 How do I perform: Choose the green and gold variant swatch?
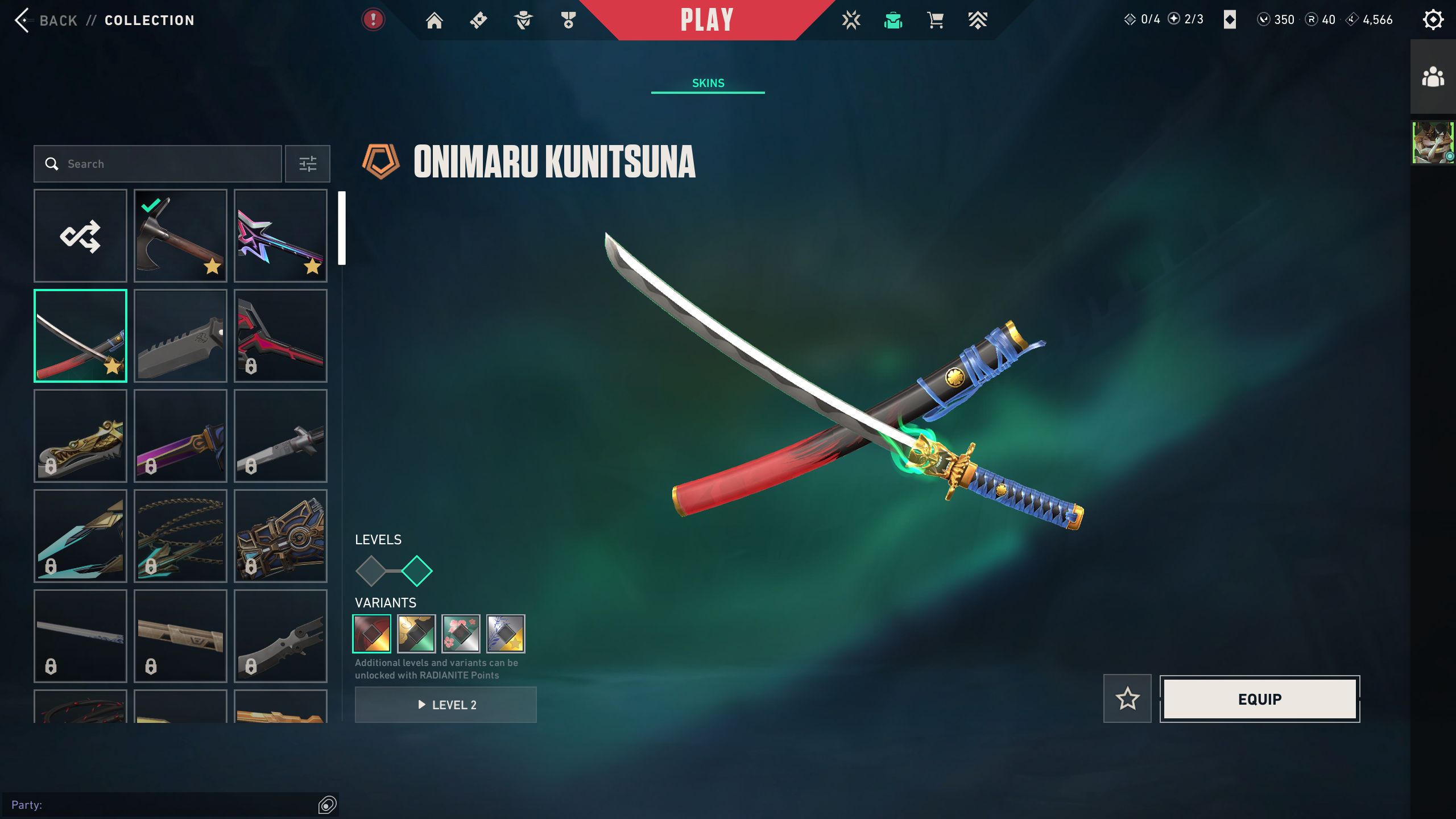coord(416,634)
